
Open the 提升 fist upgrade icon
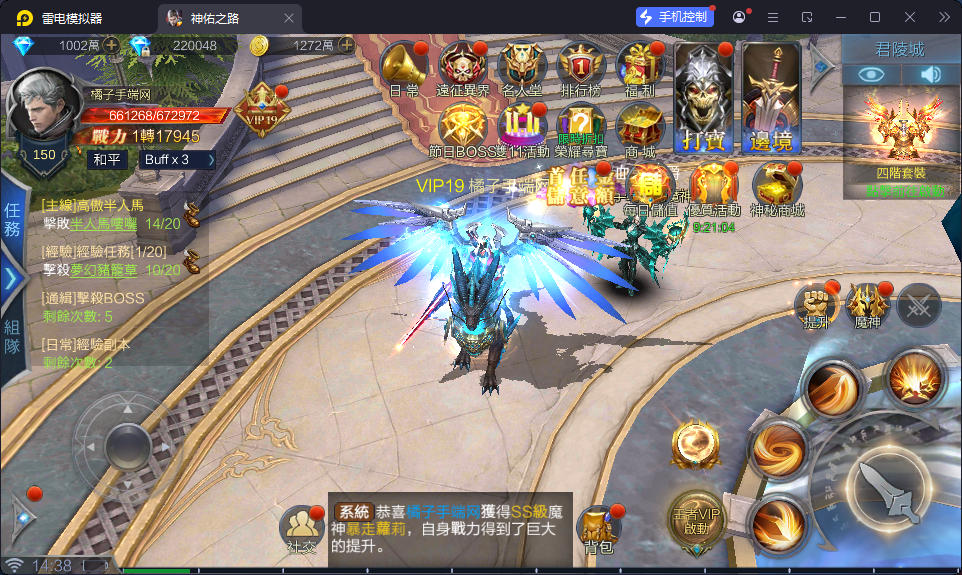[x=814, y=304]
